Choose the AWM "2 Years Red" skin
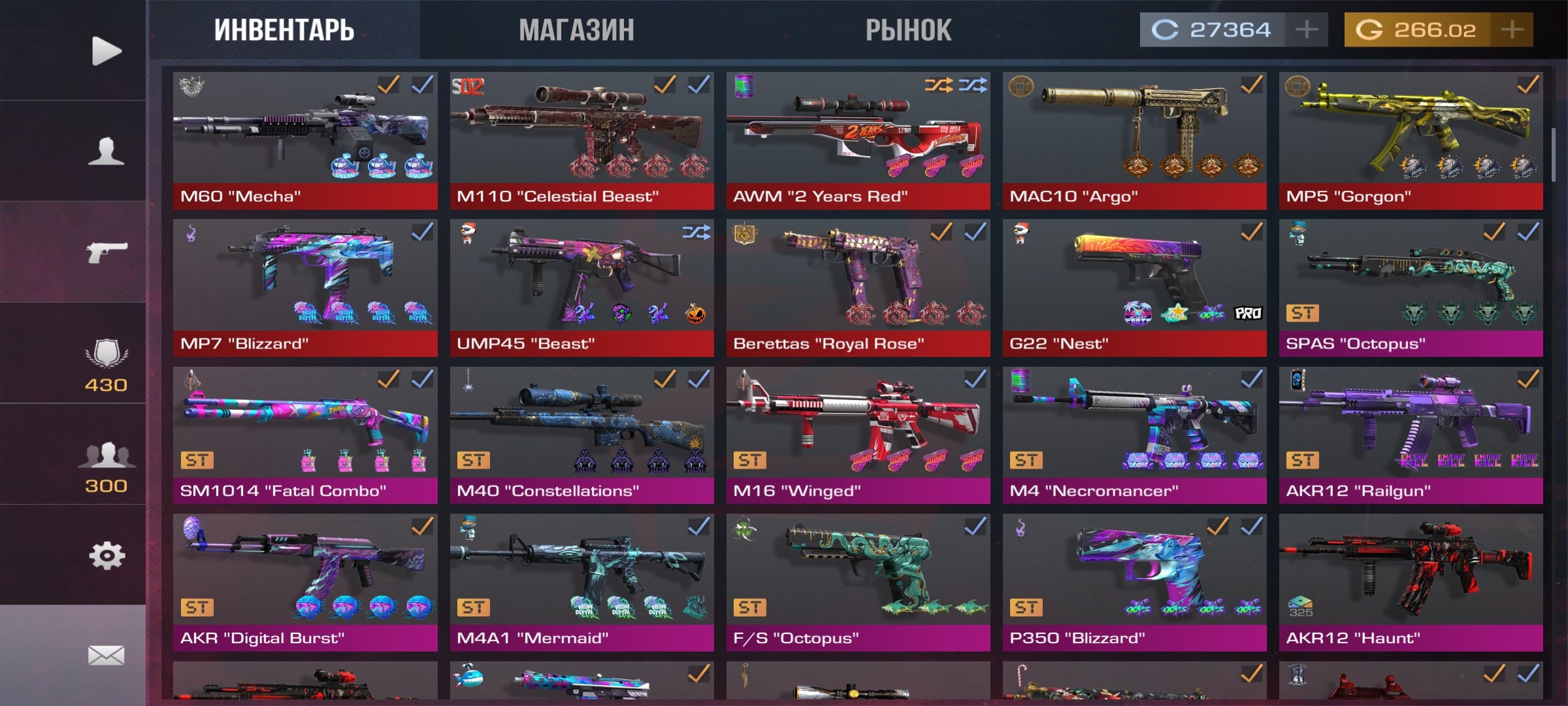The width and height of the screenshot is (1568, 706). (858, 141)
